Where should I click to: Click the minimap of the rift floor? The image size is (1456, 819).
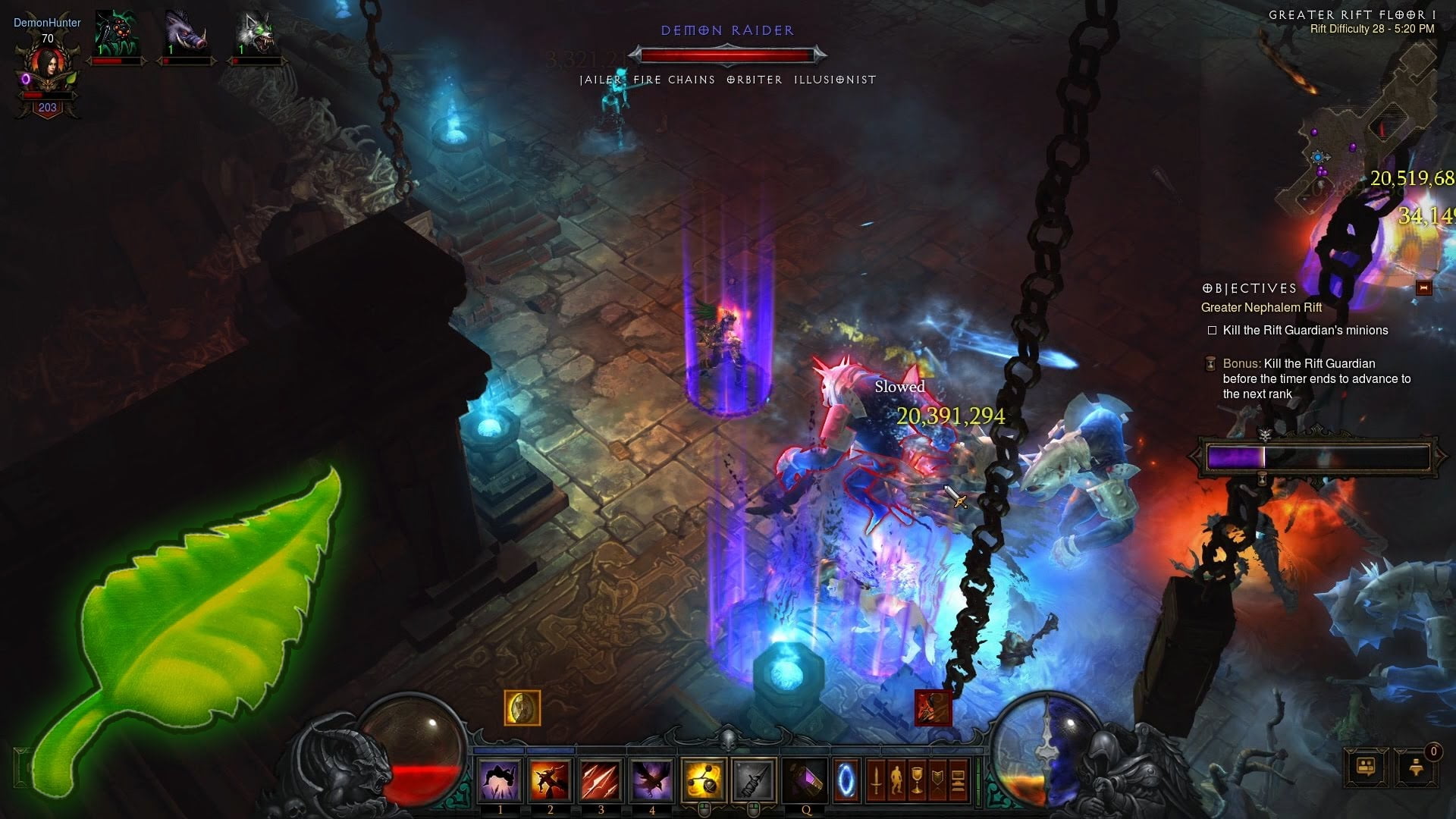(1357, 121)
